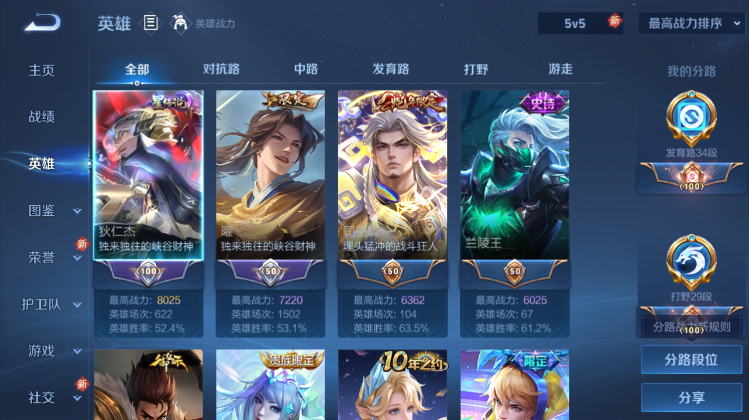
Task: Open the 社交 sidebar entry
Action: click(x=41, y=397)
